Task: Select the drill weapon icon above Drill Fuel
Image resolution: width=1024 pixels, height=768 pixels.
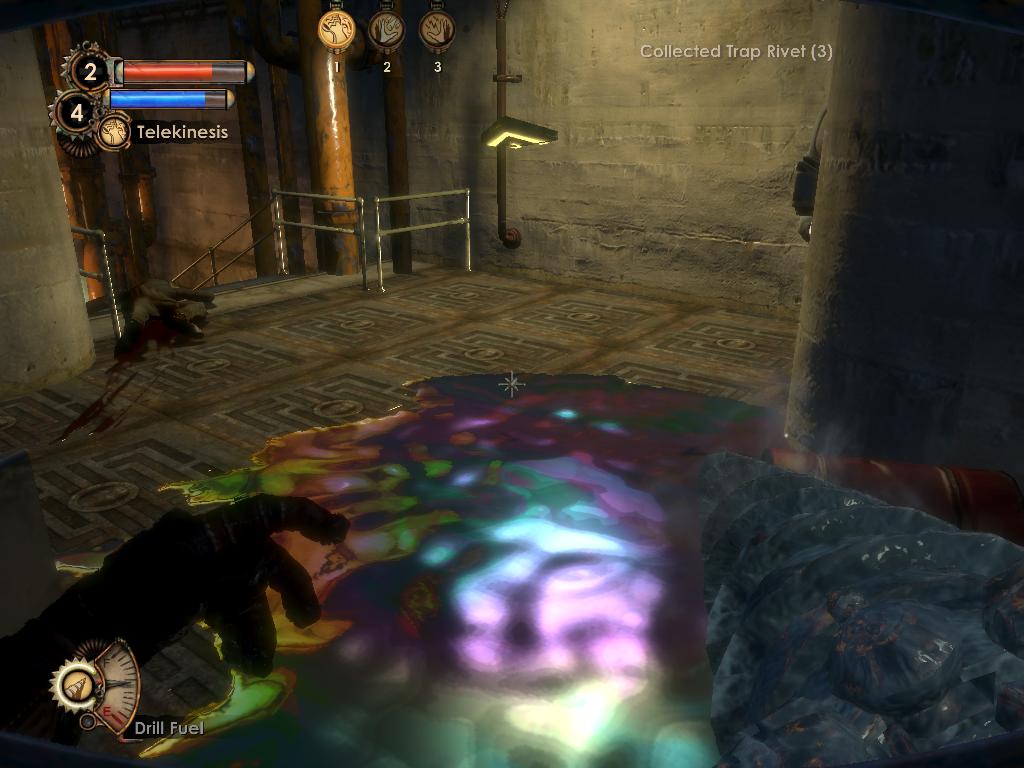Action: click(x=75, y=686)
